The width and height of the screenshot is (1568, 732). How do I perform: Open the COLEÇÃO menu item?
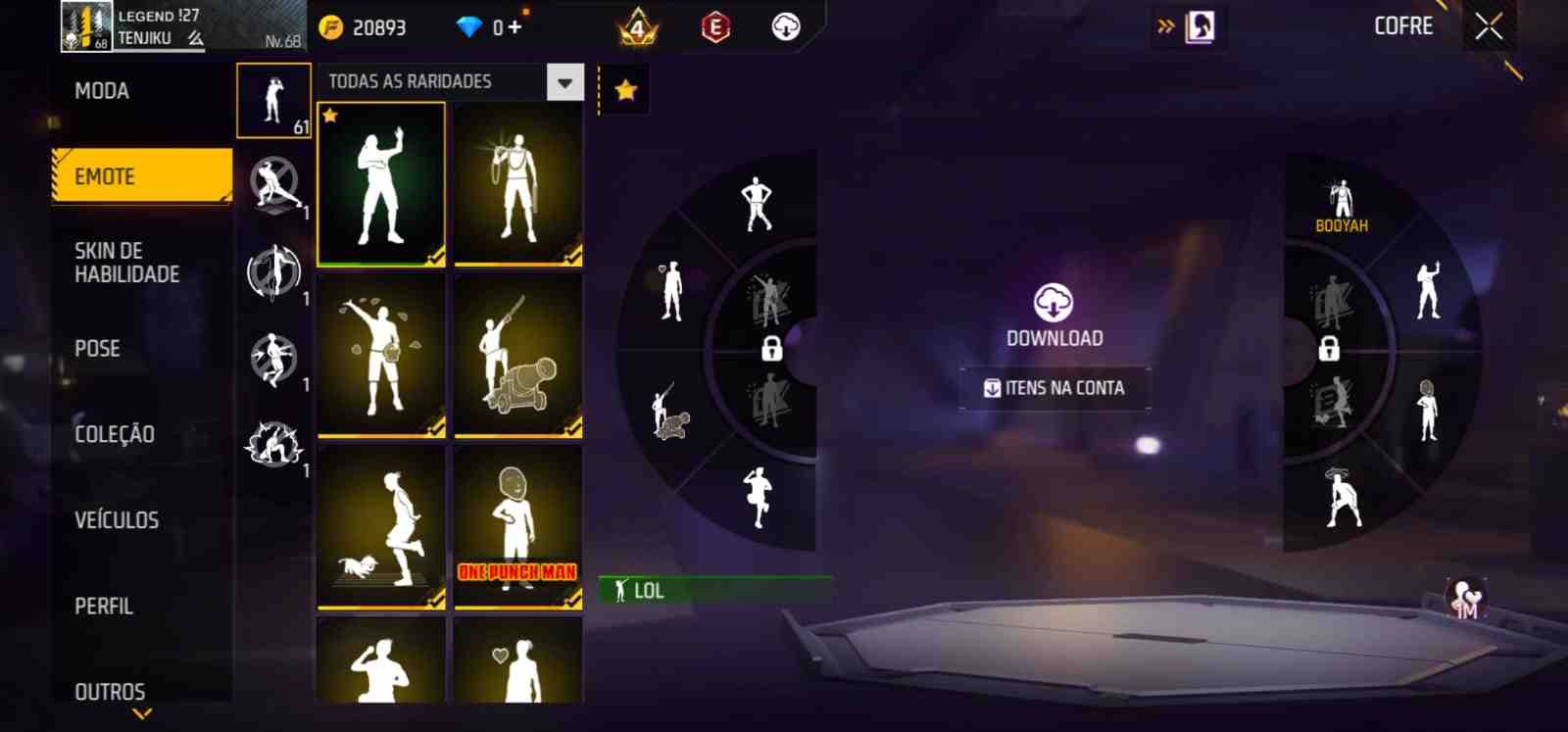[114, 434]
